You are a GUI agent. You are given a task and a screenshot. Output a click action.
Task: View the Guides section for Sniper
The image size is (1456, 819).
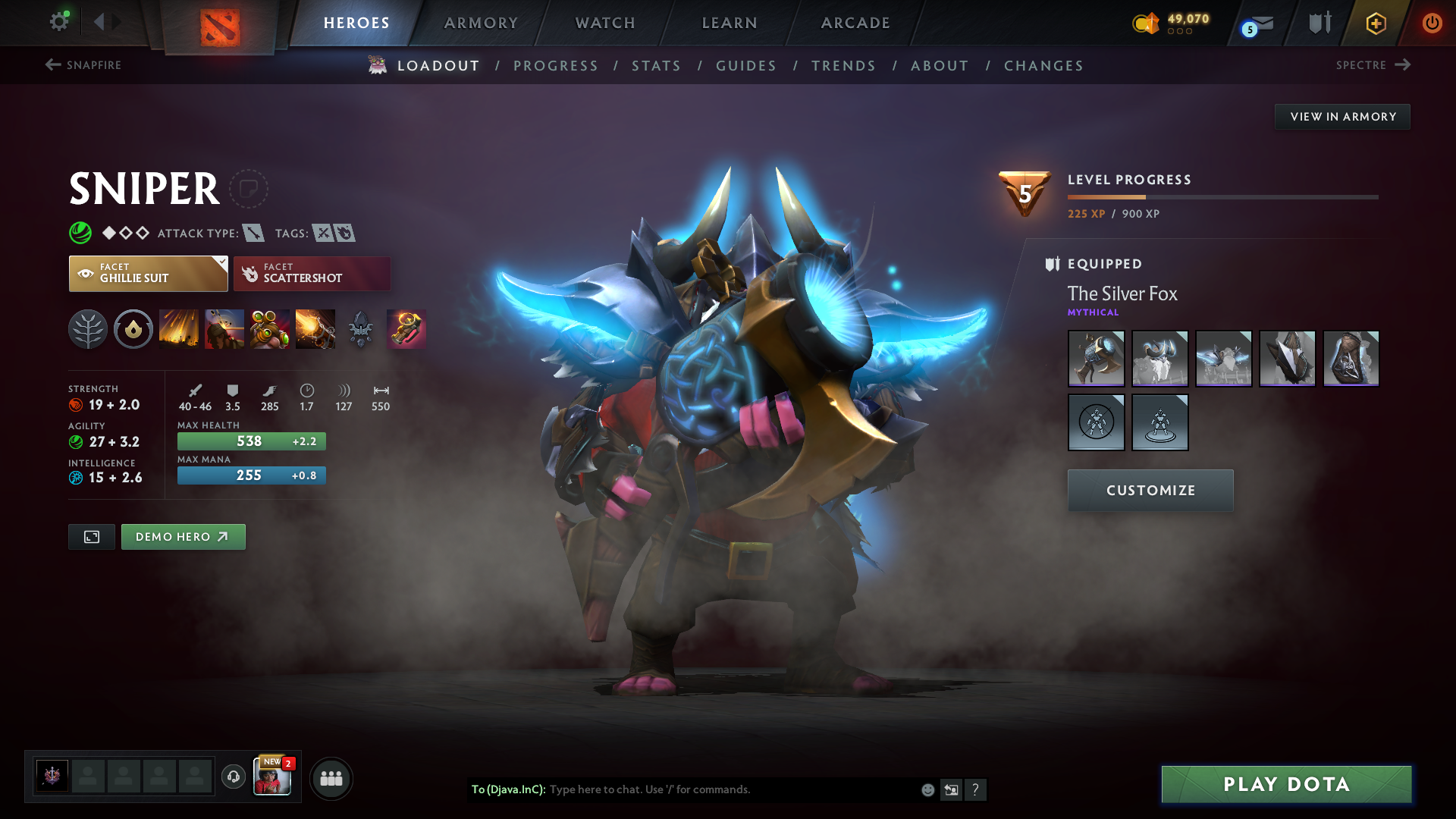pyautogui.click(x=746, y=66)
